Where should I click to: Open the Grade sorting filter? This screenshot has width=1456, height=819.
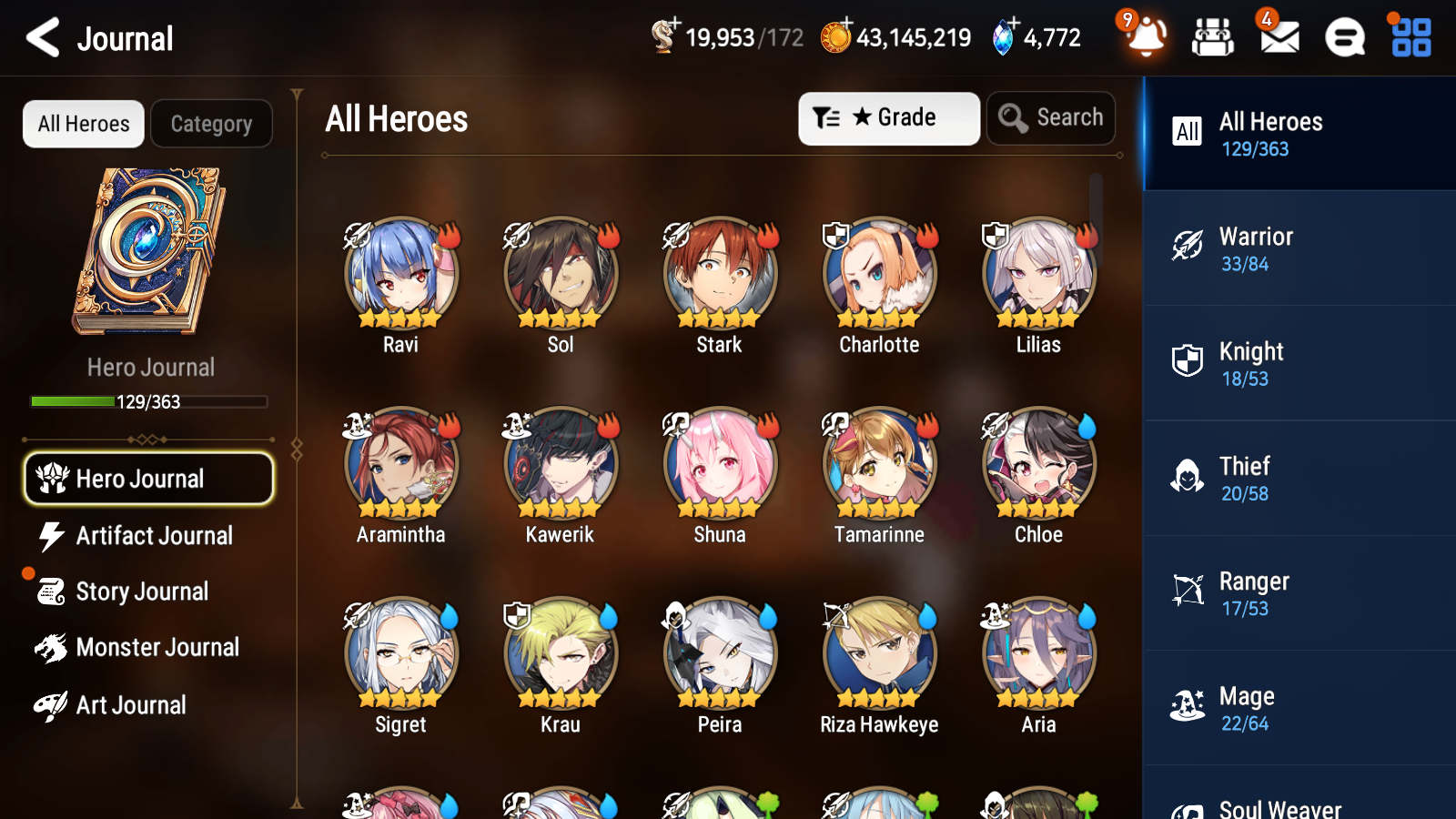tap(888, 117)
